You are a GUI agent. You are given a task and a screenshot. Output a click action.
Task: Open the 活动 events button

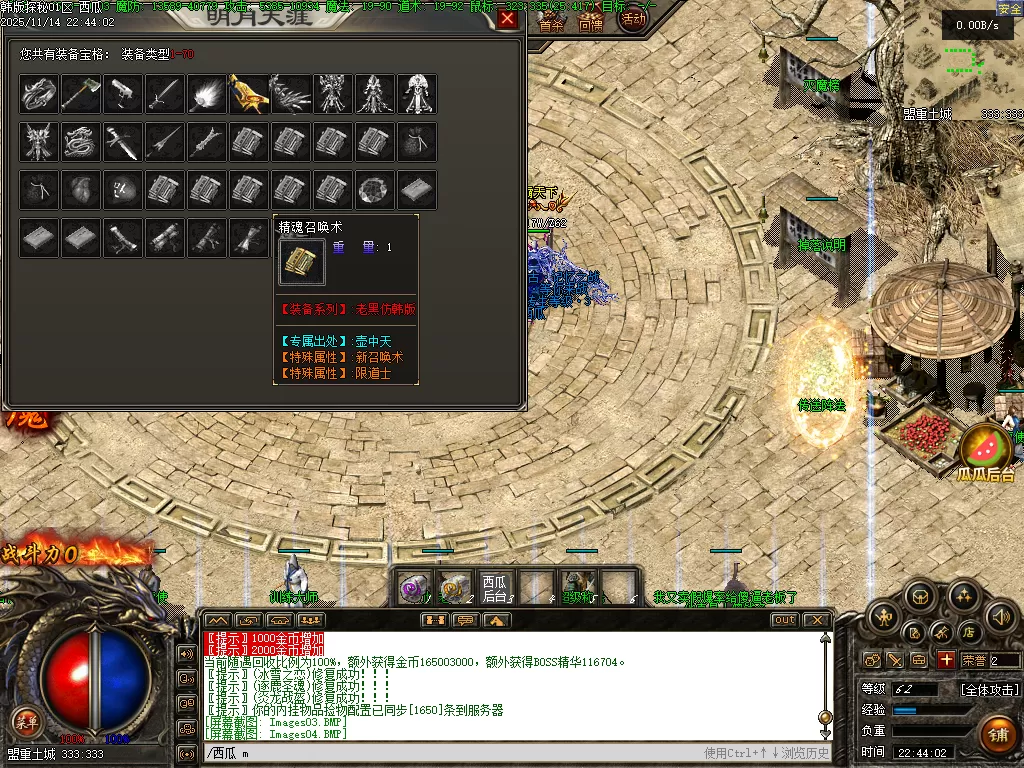[x=633, y=19]
